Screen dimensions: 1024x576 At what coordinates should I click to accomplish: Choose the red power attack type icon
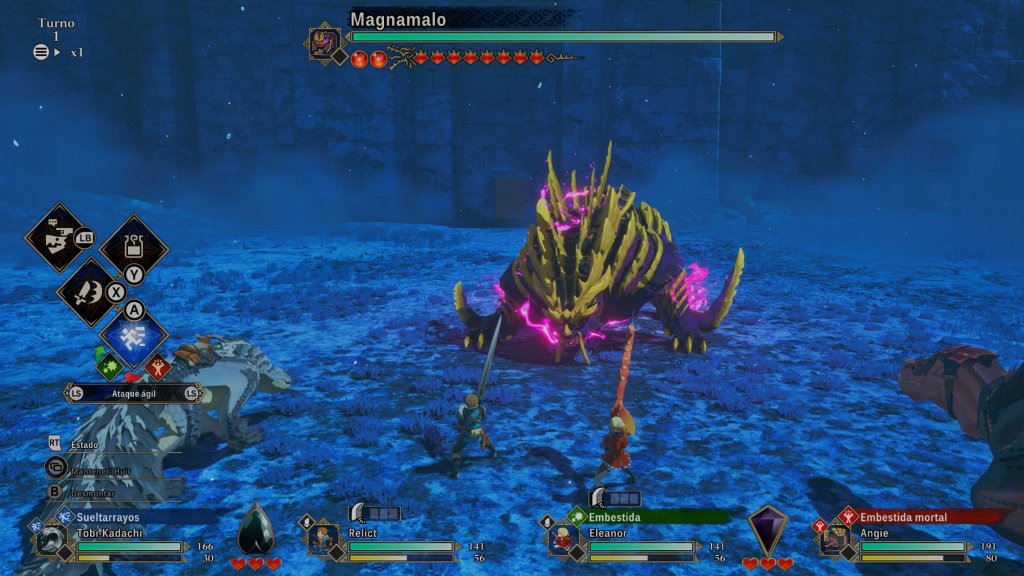pos(157,367)
